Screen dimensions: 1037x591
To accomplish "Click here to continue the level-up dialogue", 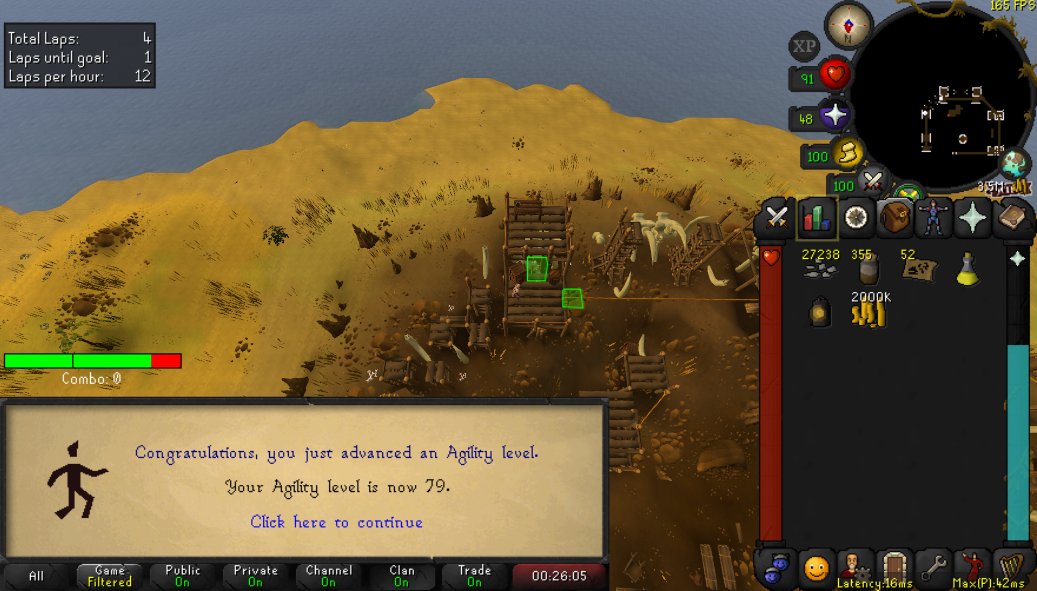I will point(336,522).
